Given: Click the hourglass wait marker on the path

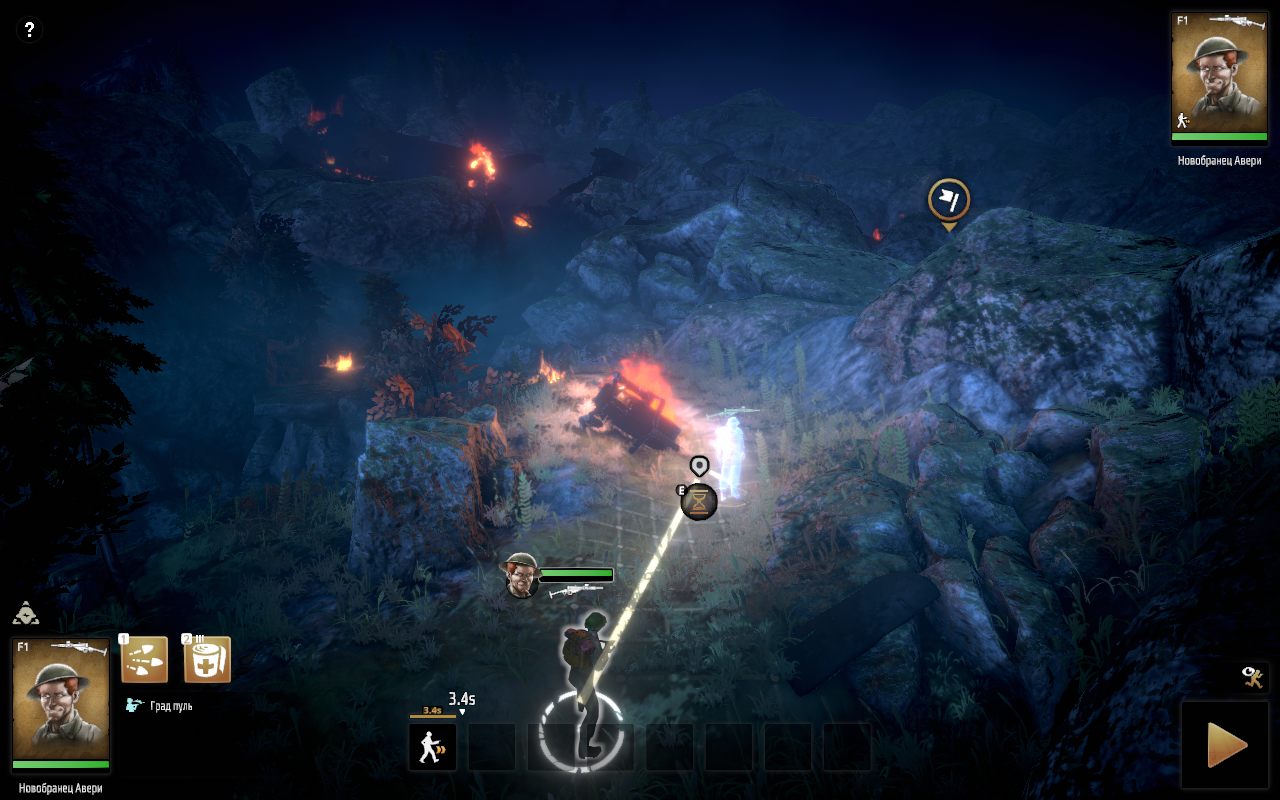Looking at the screenshot, I should point(699,501).
